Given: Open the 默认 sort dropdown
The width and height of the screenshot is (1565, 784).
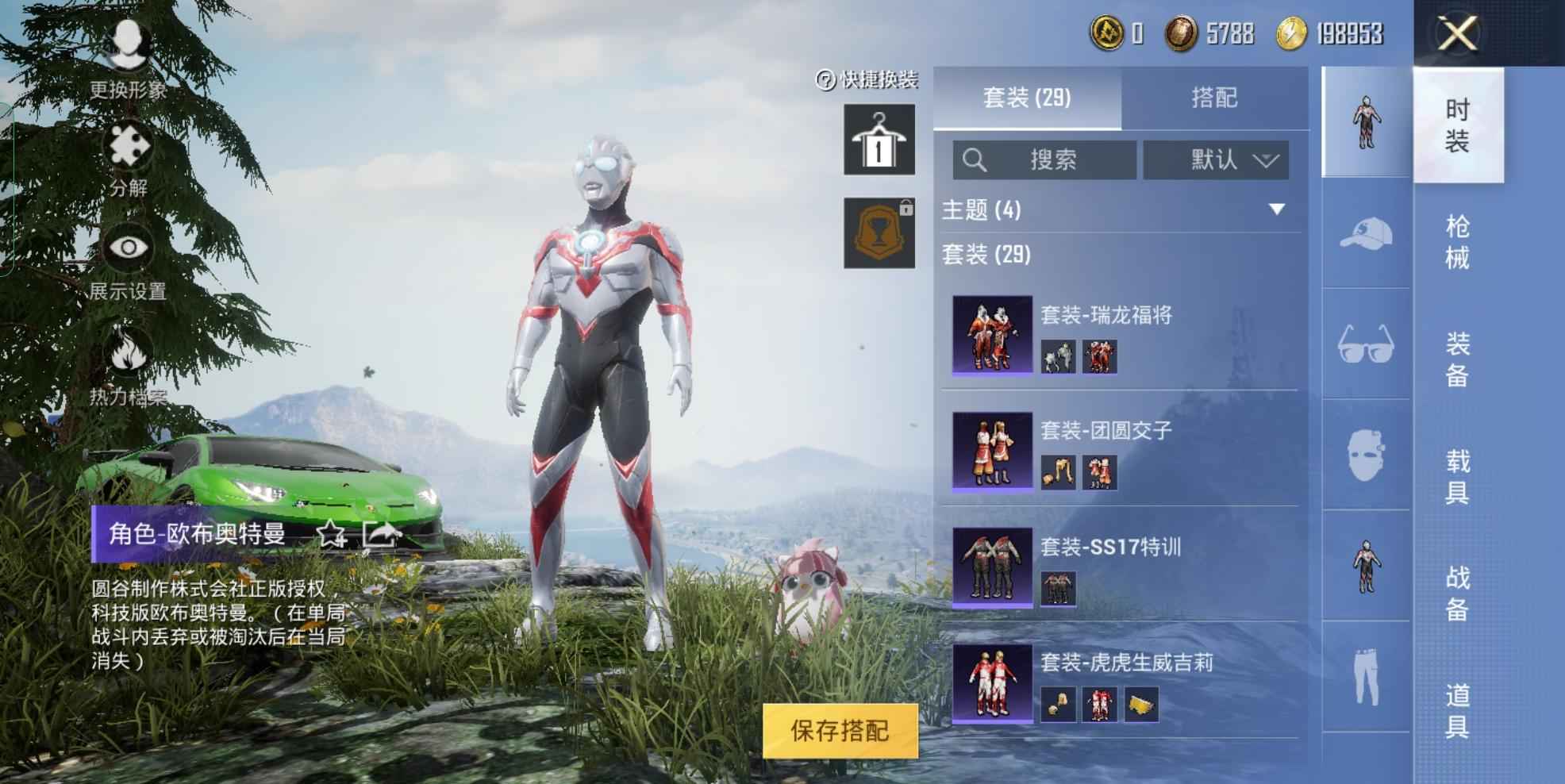Looking at the screenshot, I should pyautogui.click(x=1215, y=160).
